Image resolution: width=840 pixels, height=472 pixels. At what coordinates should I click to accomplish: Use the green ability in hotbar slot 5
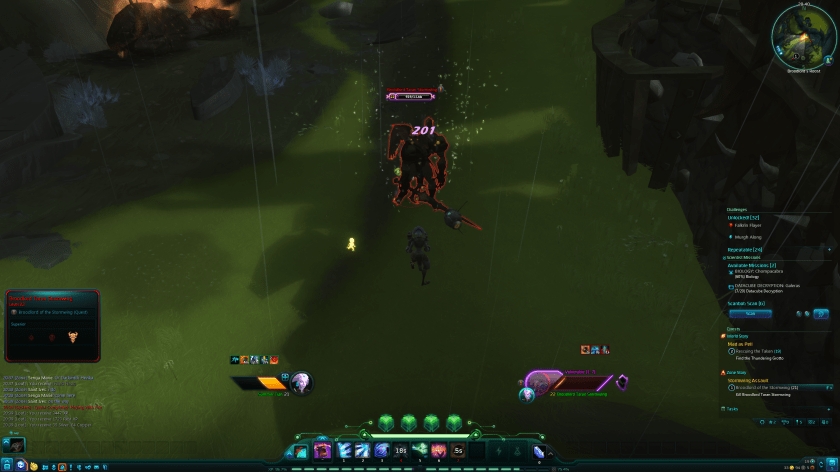(x=420, y=451)
